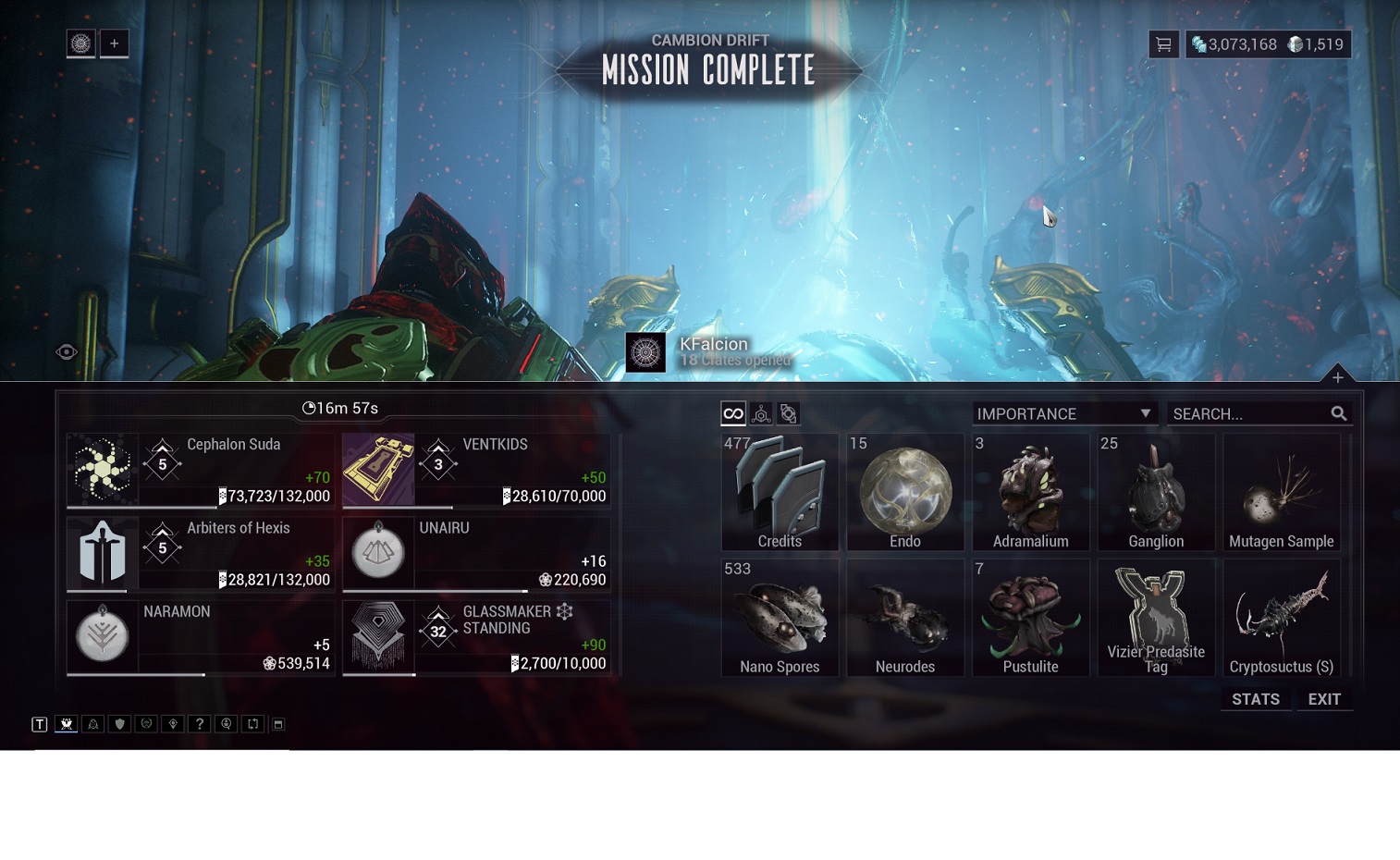The width and height of the screenshot is (1400, 860).
Task: Exit the mission complete screen
Action: tap(1324, 699)
